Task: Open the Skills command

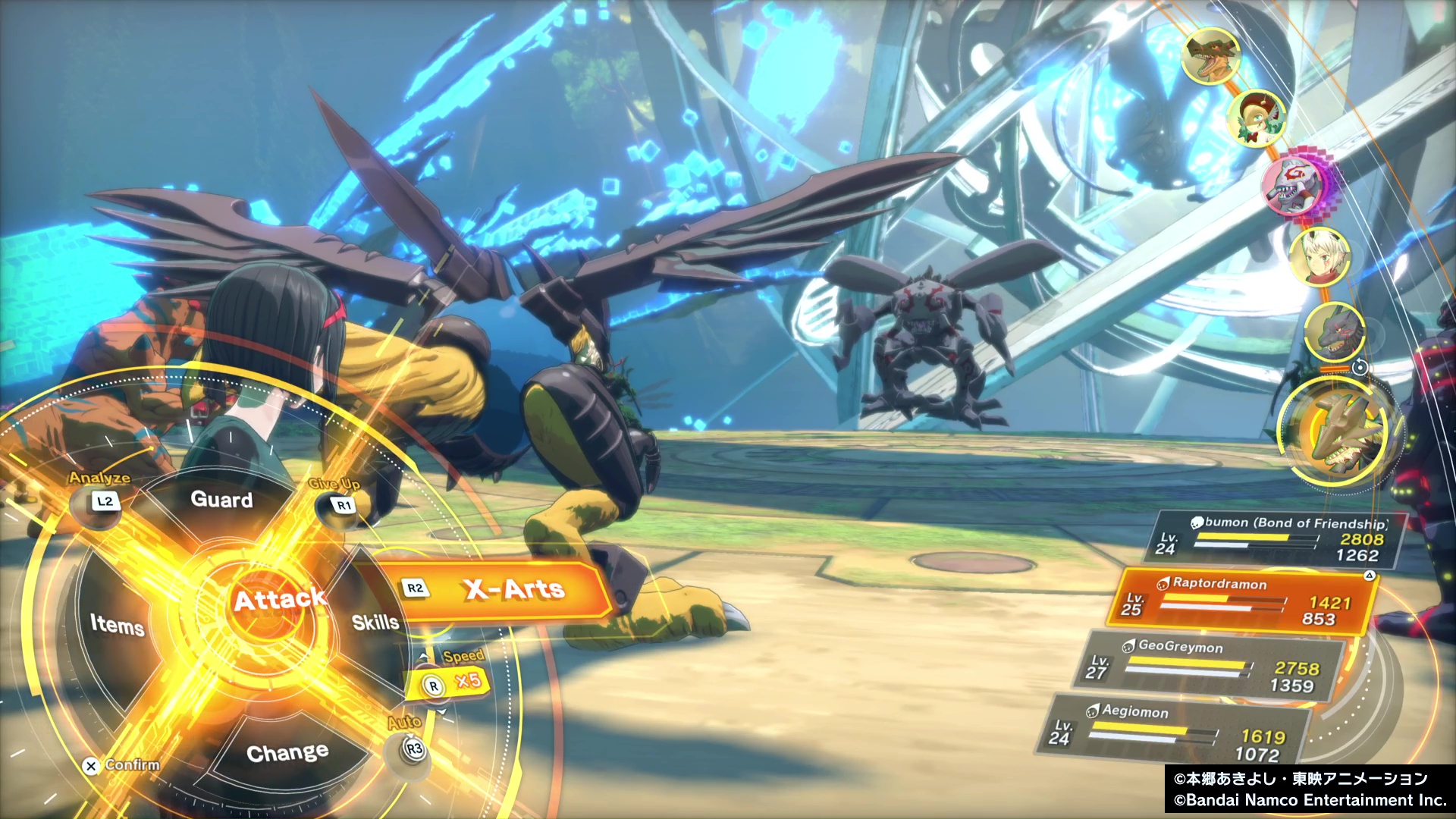Action: [375, 623]
